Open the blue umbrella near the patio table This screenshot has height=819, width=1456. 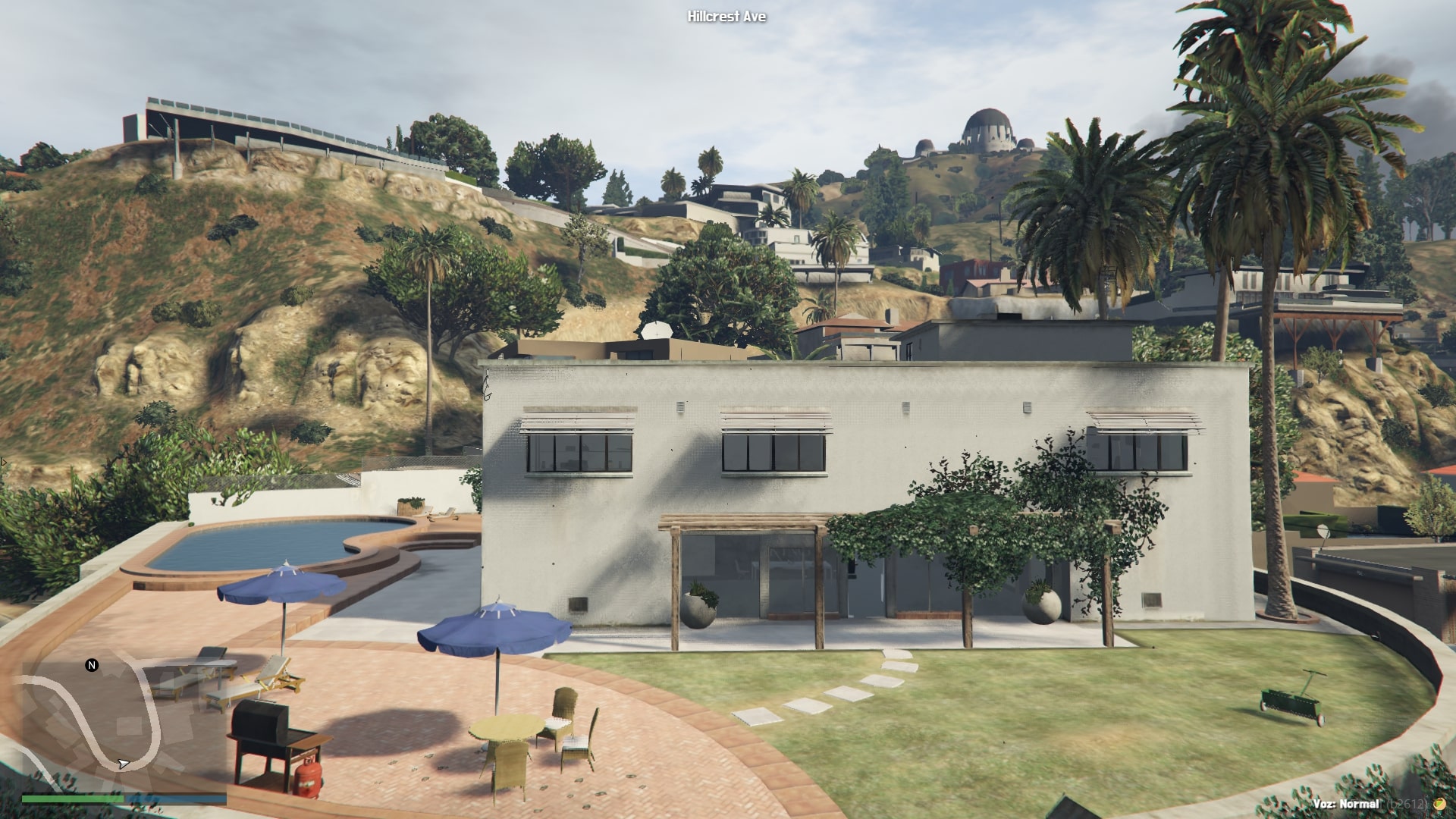(x=497, y=629)
